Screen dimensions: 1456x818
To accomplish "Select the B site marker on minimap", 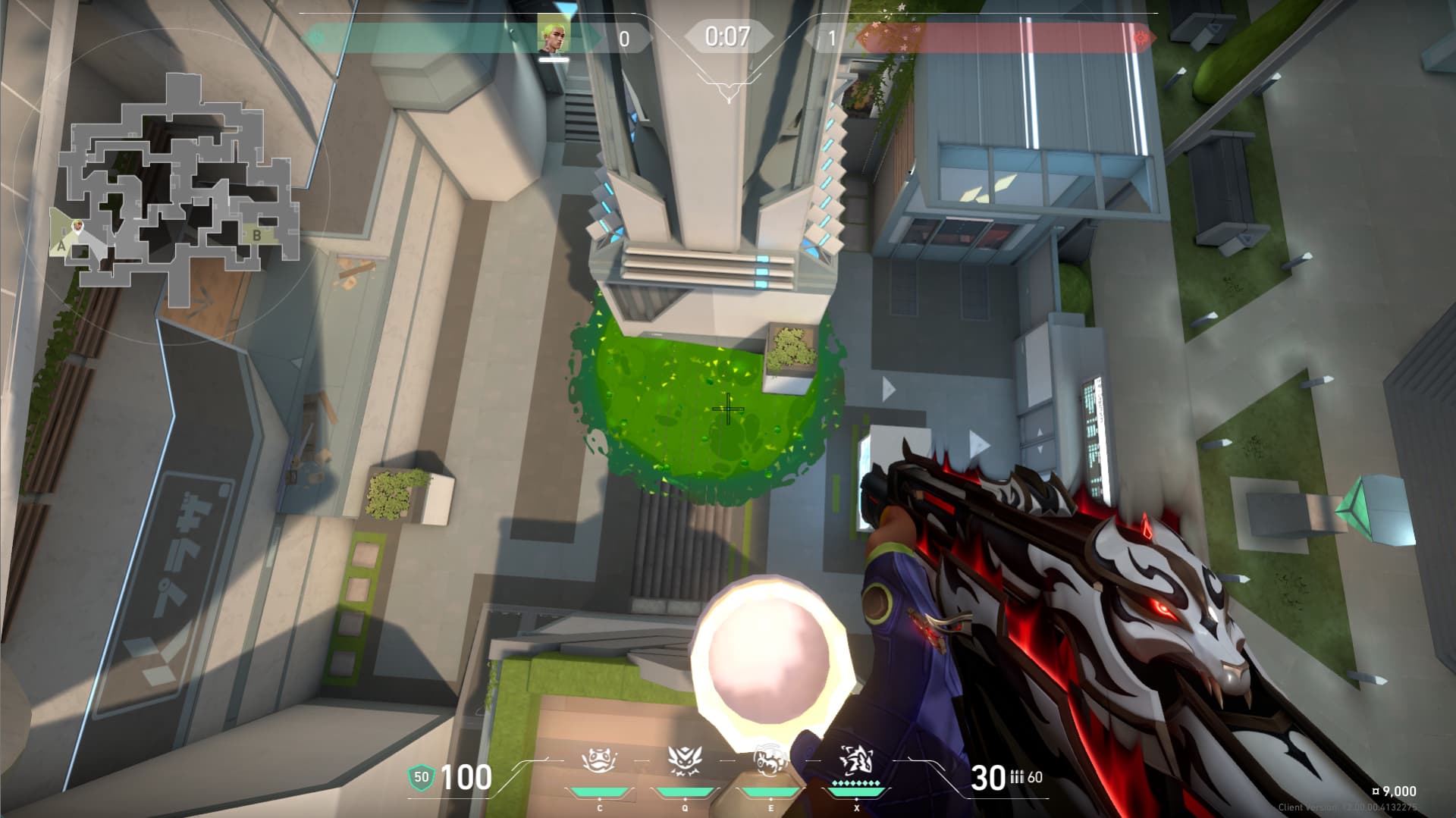I will pos(257,235).
